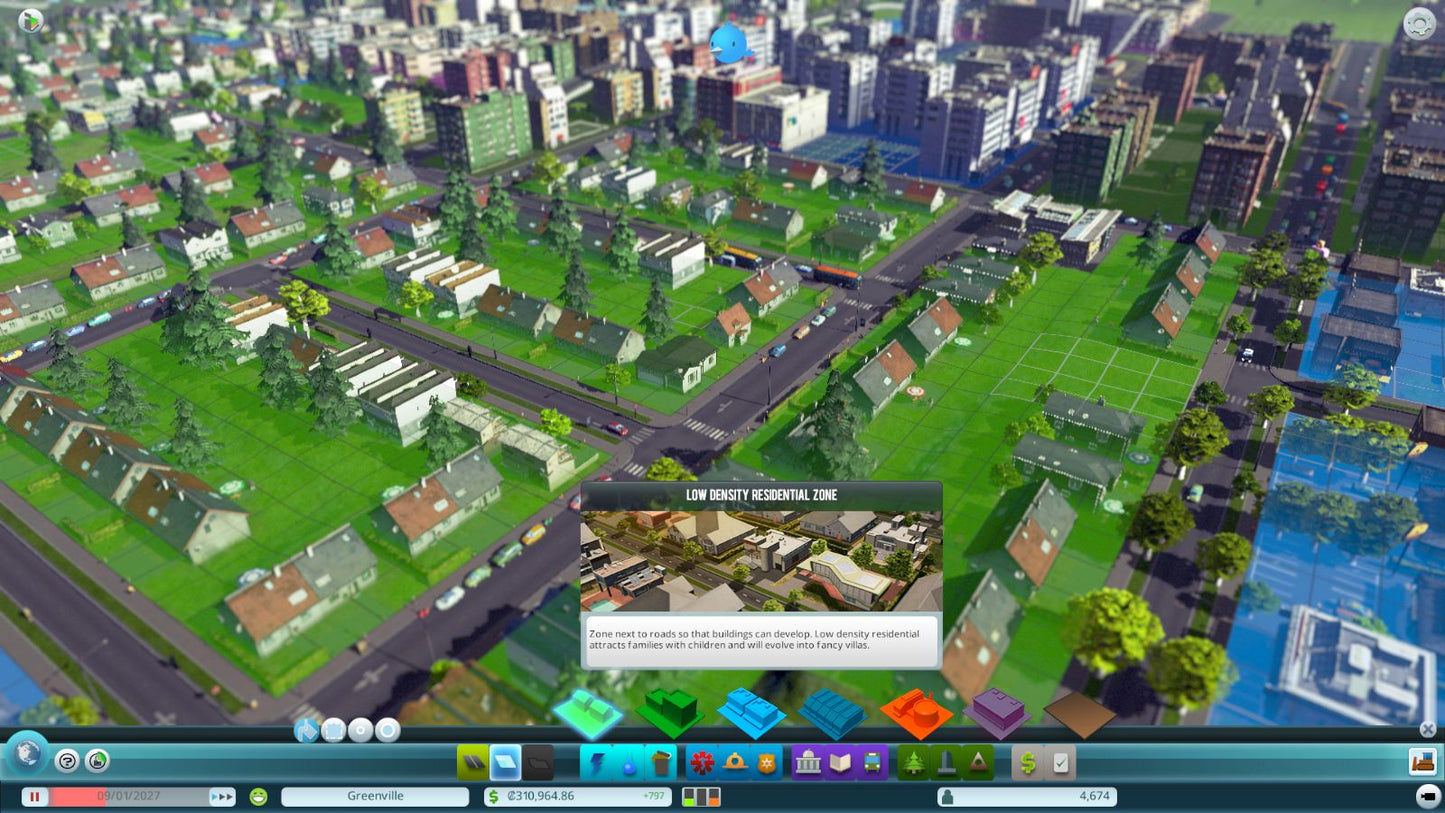The height and width of the screenshot is (813, 1445).
Task: Open the Economy panel with the dollar icon
Action: pyautogui.click(x=1026, y=761)
